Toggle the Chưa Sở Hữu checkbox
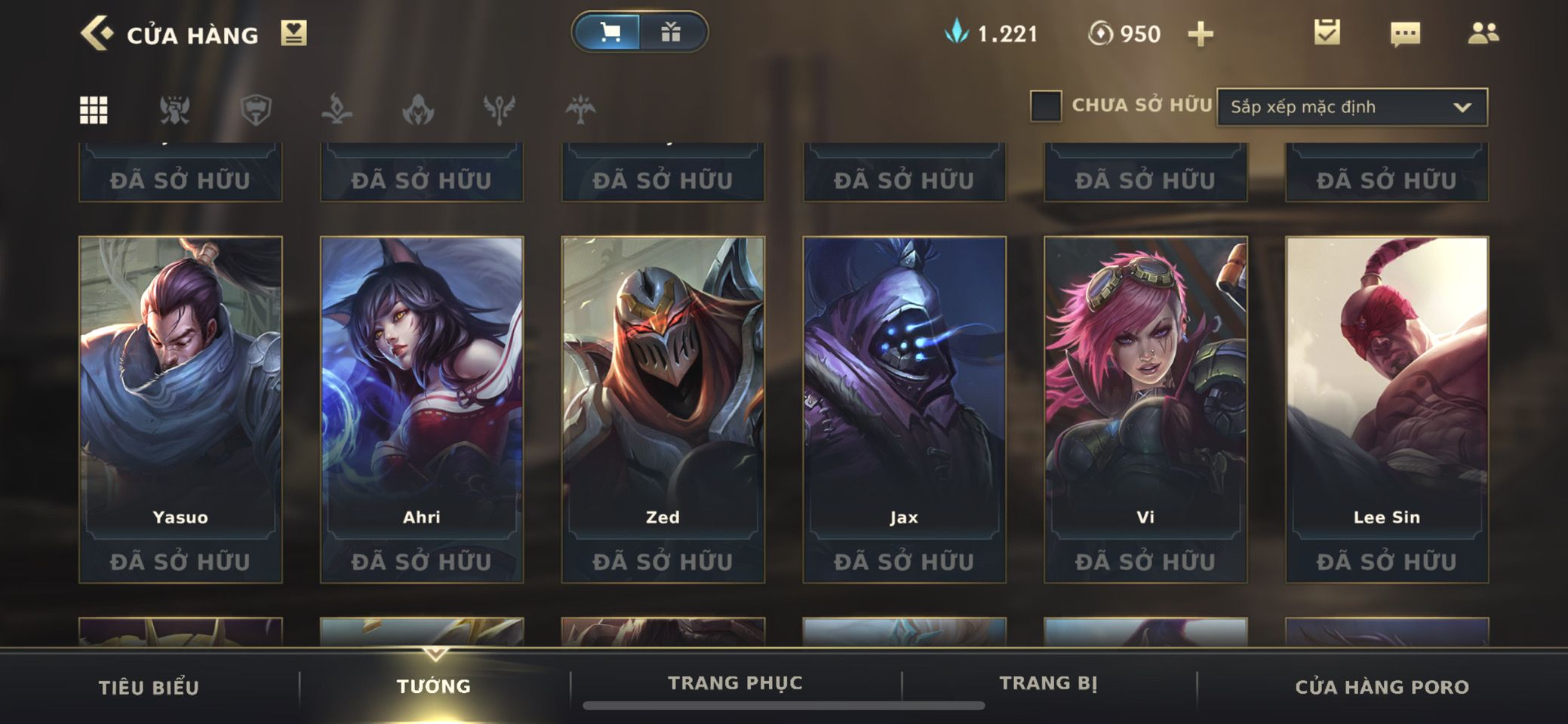This screenshot has width=1568, height=724. pyautogui.click(x=1046, y=106)
